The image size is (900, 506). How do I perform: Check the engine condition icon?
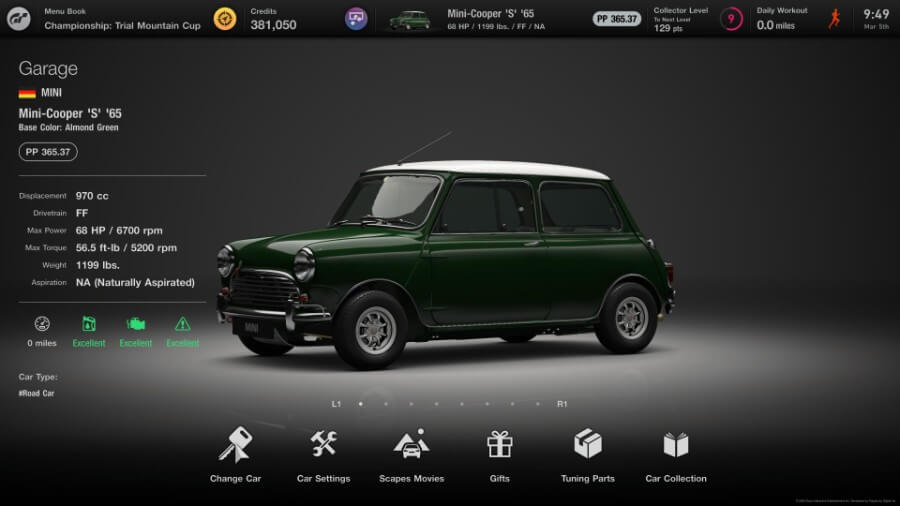135,324
